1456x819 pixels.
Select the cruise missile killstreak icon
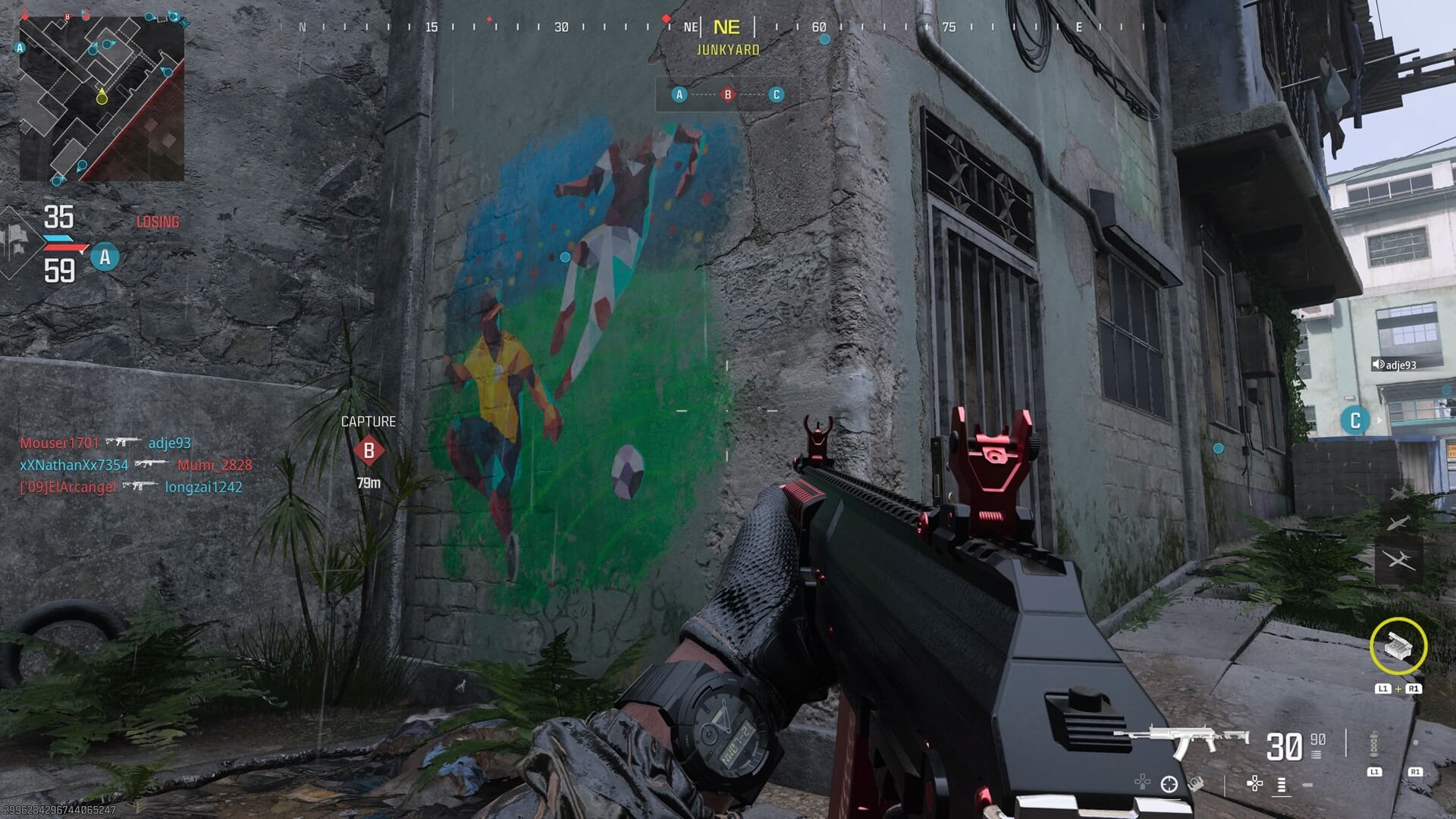(1399, 523)
